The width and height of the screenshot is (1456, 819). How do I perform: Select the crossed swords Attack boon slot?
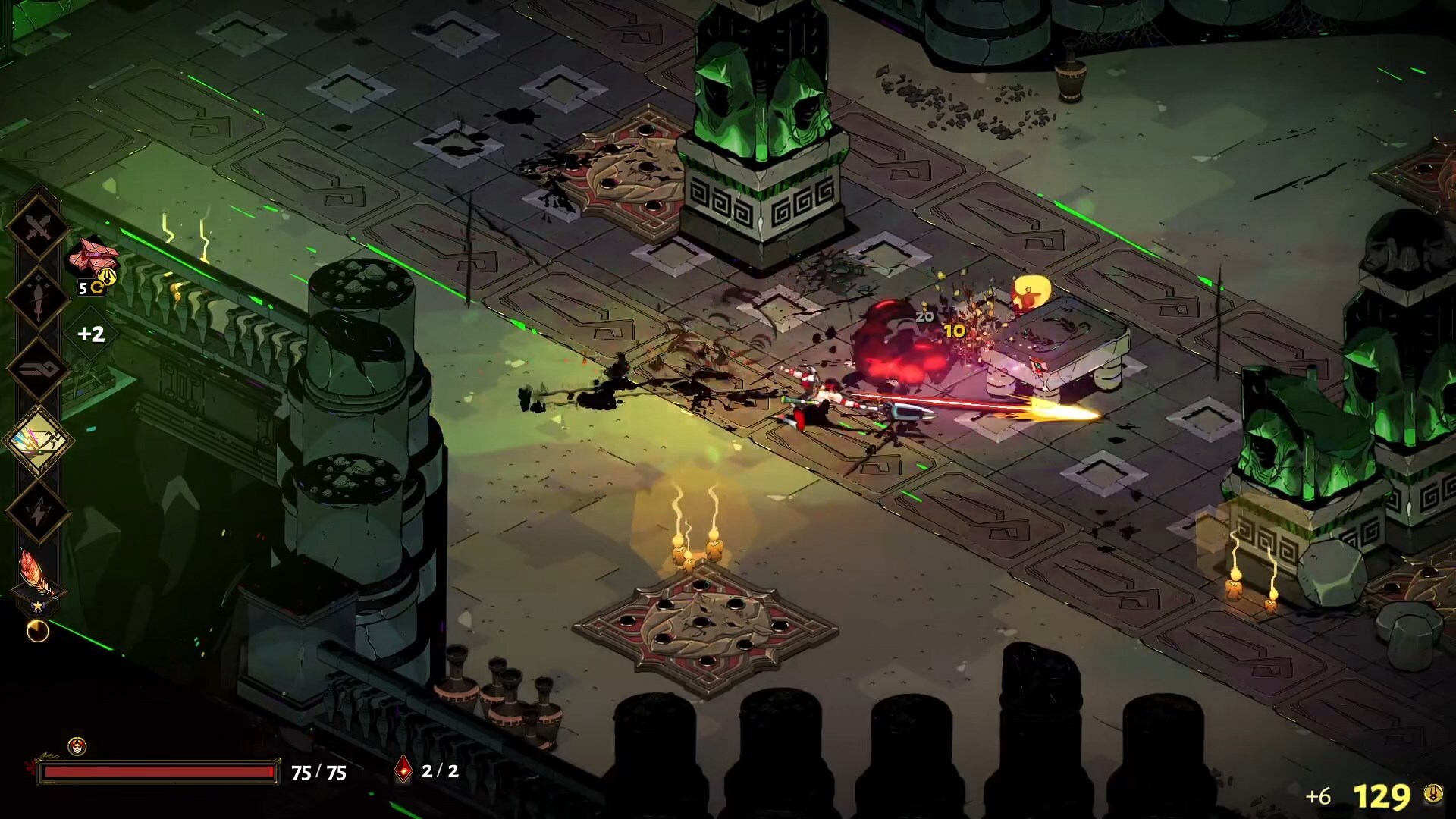38,227
